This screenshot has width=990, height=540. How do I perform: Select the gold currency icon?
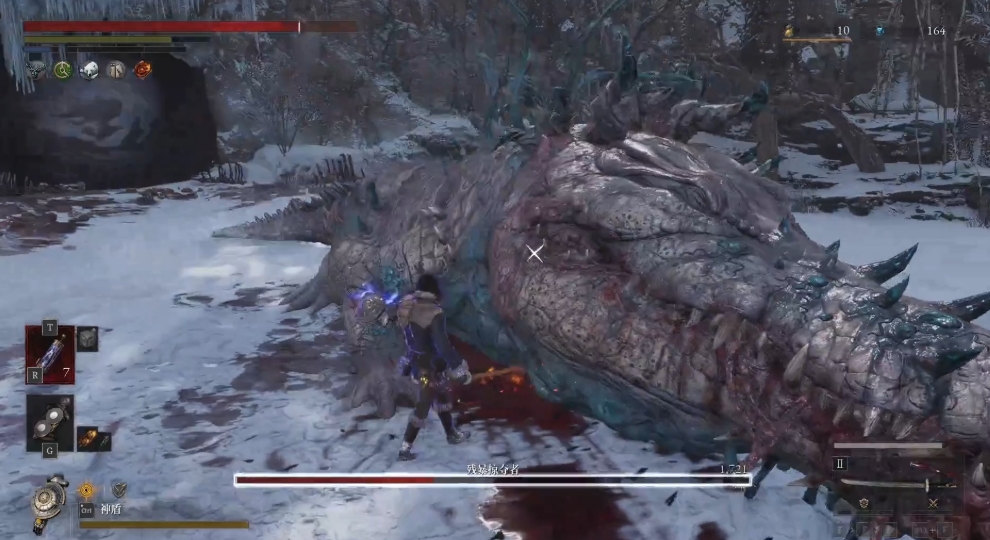[x=788, y=32]
